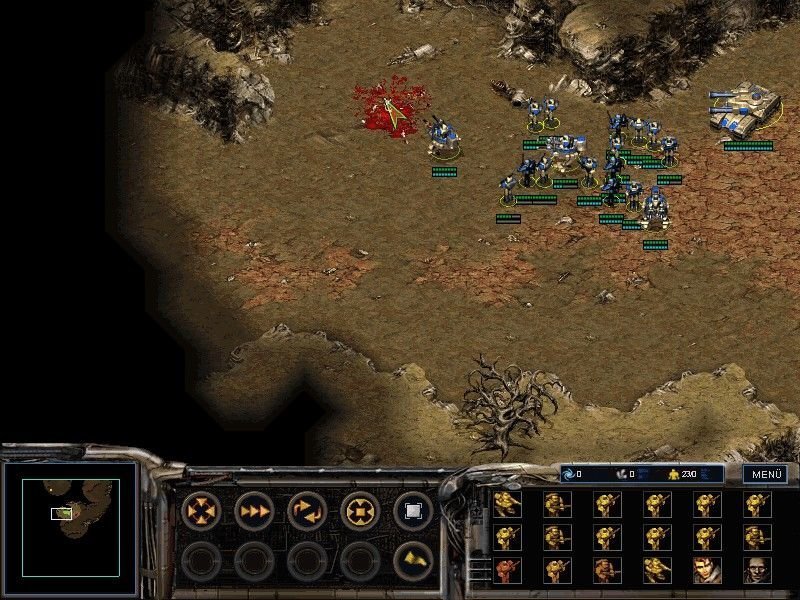Open the MENU button
Screen dimensions: 800x600
764,474
